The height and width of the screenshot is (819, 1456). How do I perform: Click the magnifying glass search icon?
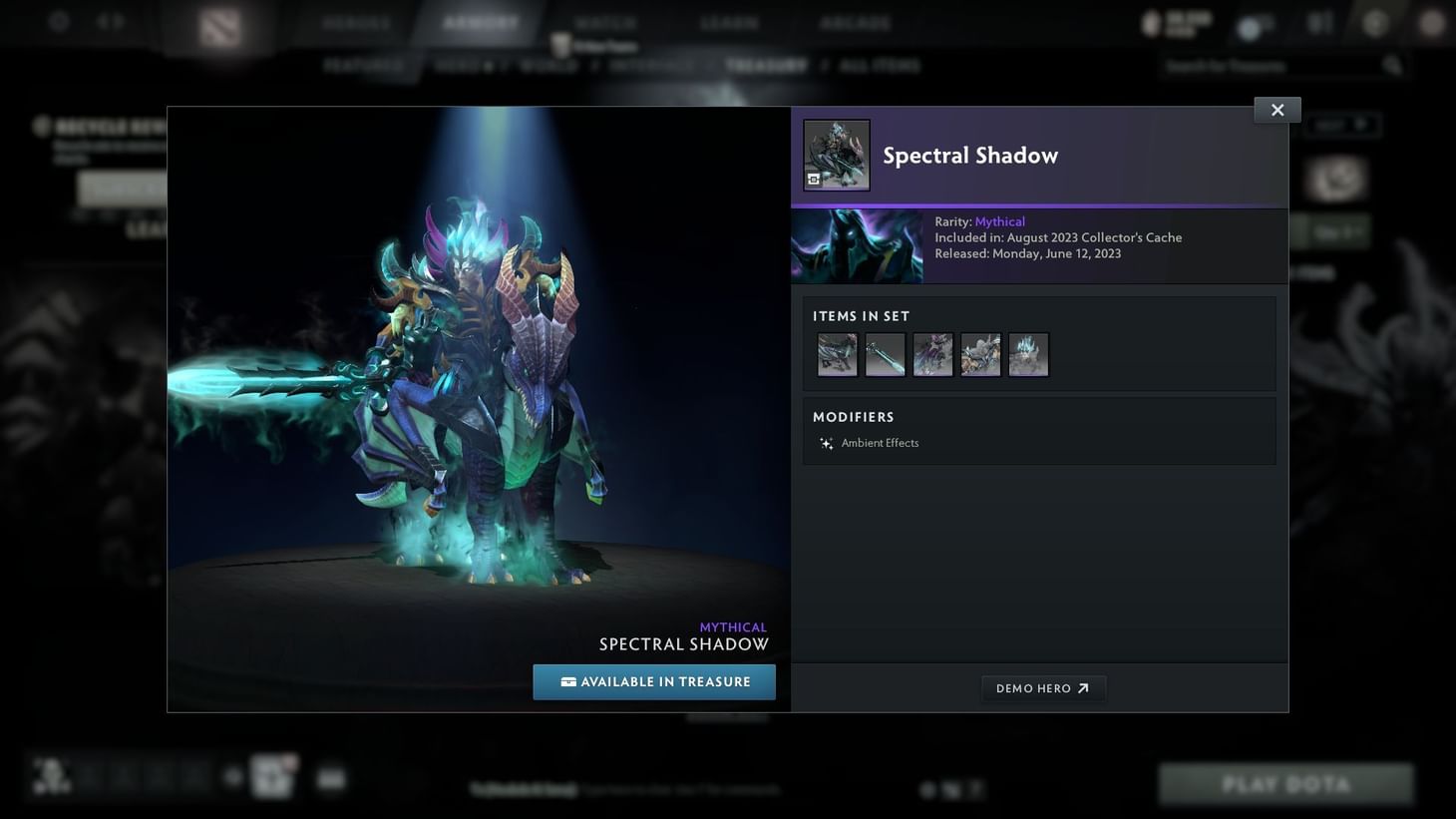click(1392, 65)
